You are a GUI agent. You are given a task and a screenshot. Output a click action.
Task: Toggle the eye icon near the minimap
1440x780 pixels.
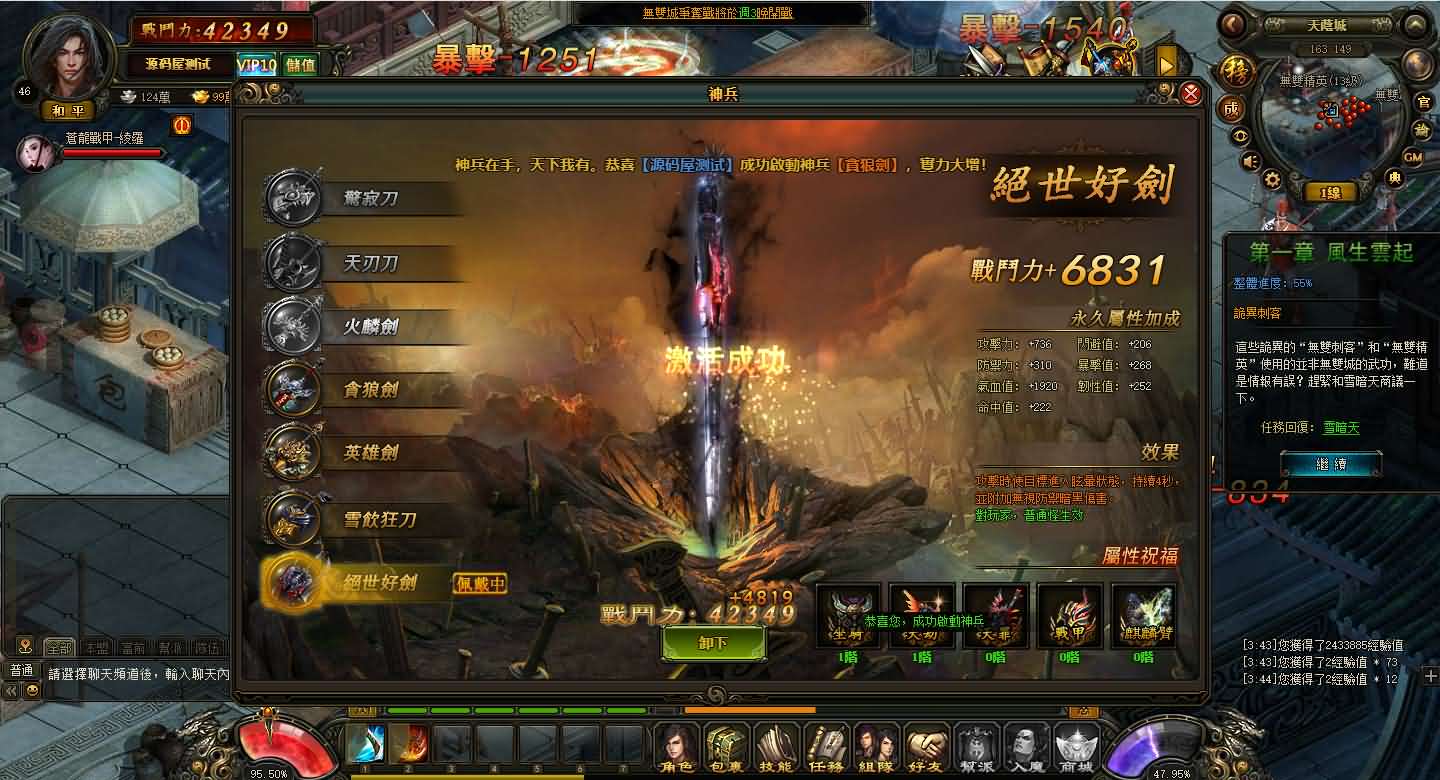click(x=1240, y=134)
